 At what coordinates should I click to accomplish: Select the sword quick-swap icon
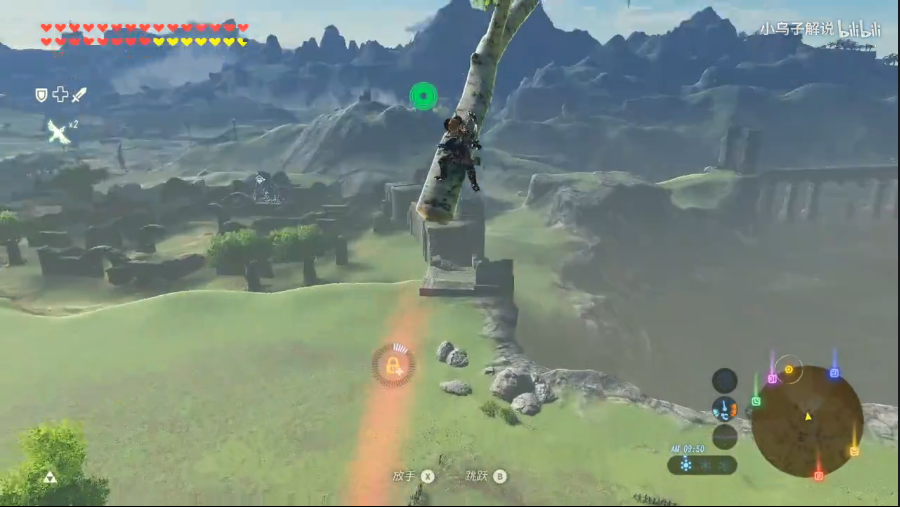pos(79,94)
